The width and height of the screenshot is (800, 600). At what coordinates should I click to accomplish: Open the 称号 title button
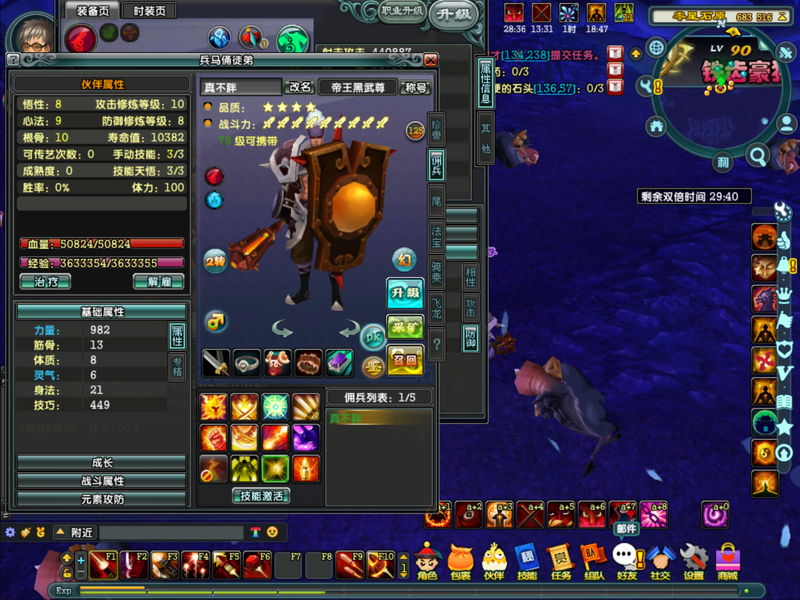pos(415,88)
